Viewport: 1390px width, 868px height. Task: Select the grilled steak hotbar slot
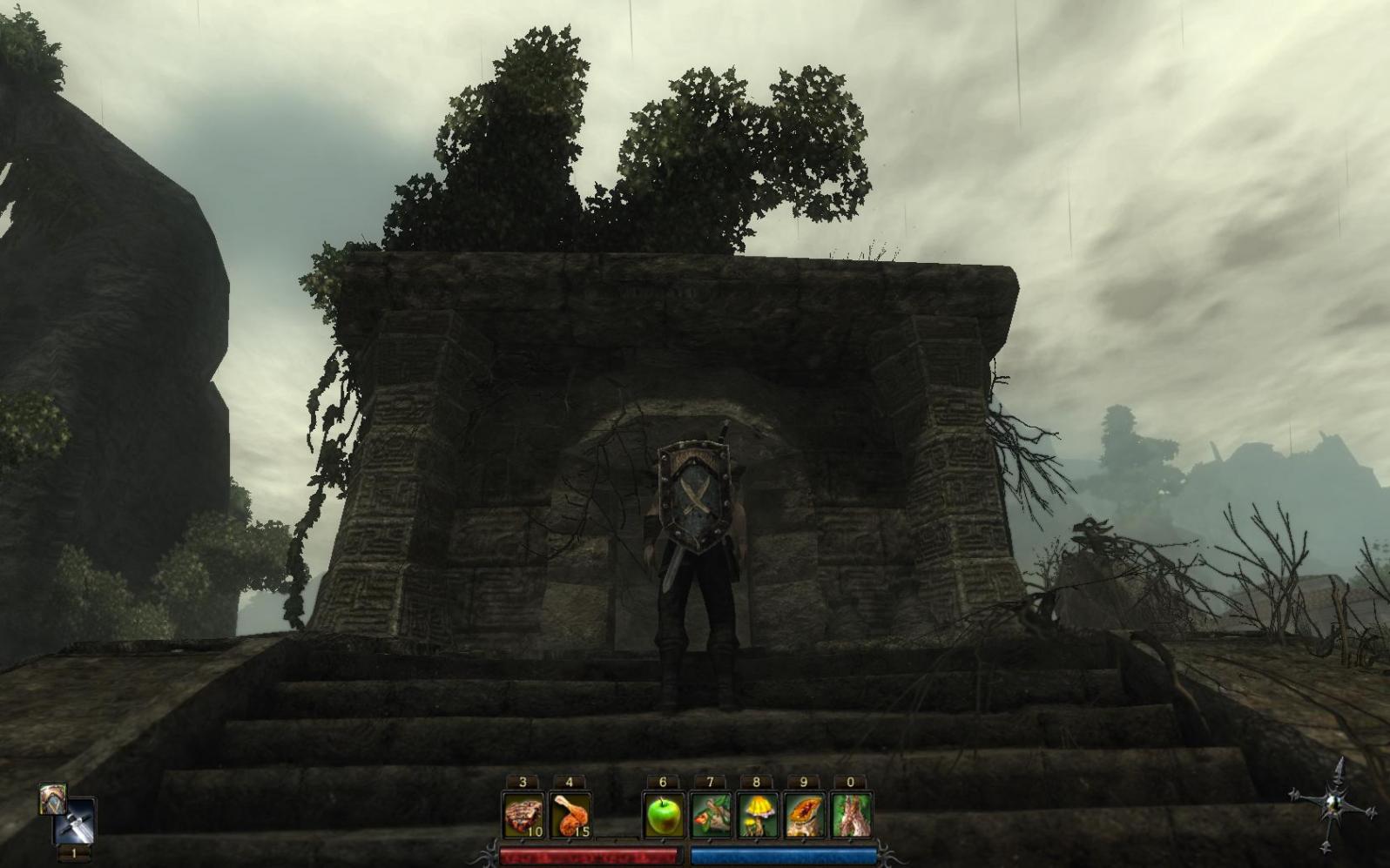click(x=523, y=817)
